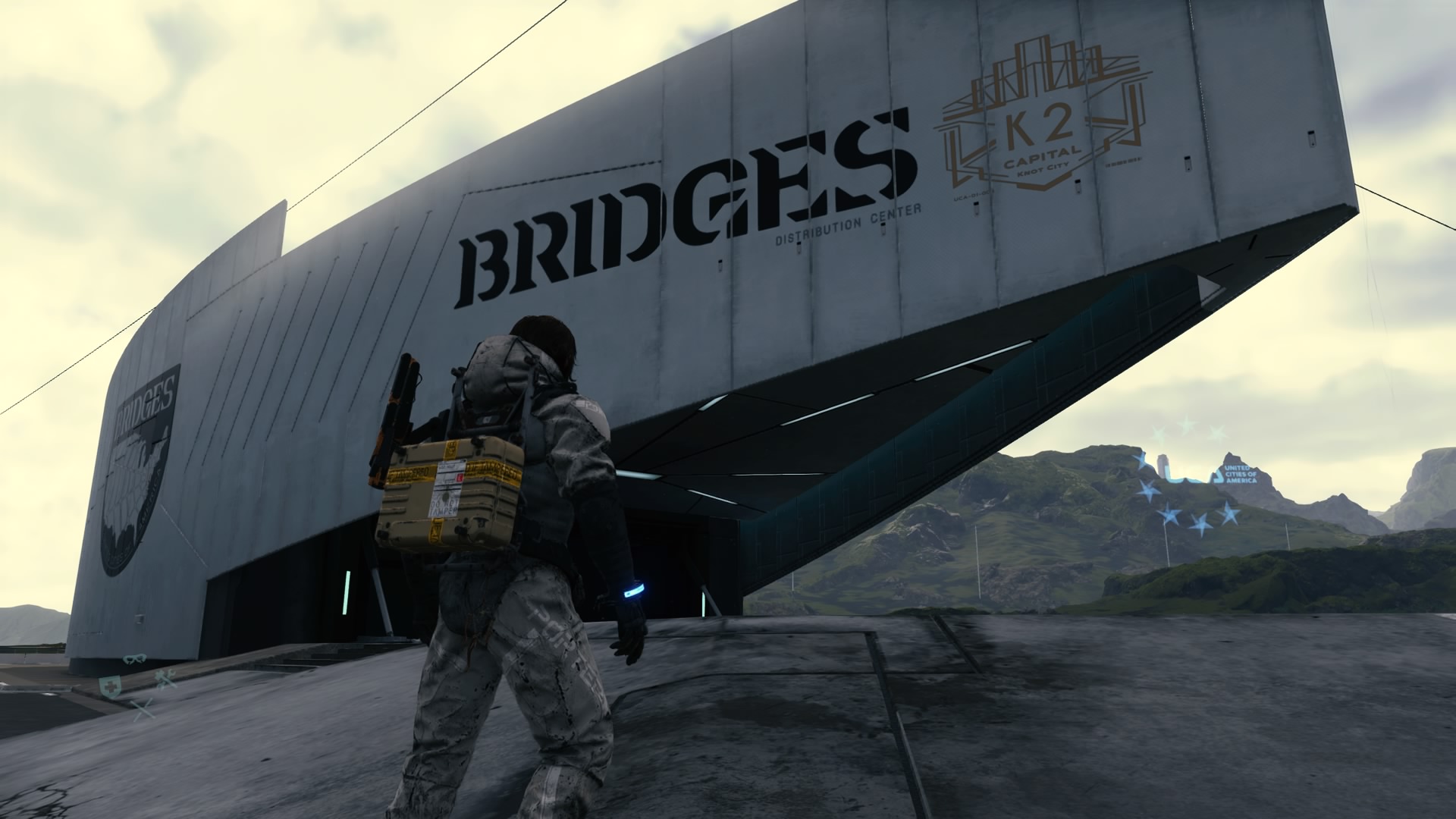Click the crossed sticks marker icon
This screenshot has width=1456, height=819.
tap(142, 710)
